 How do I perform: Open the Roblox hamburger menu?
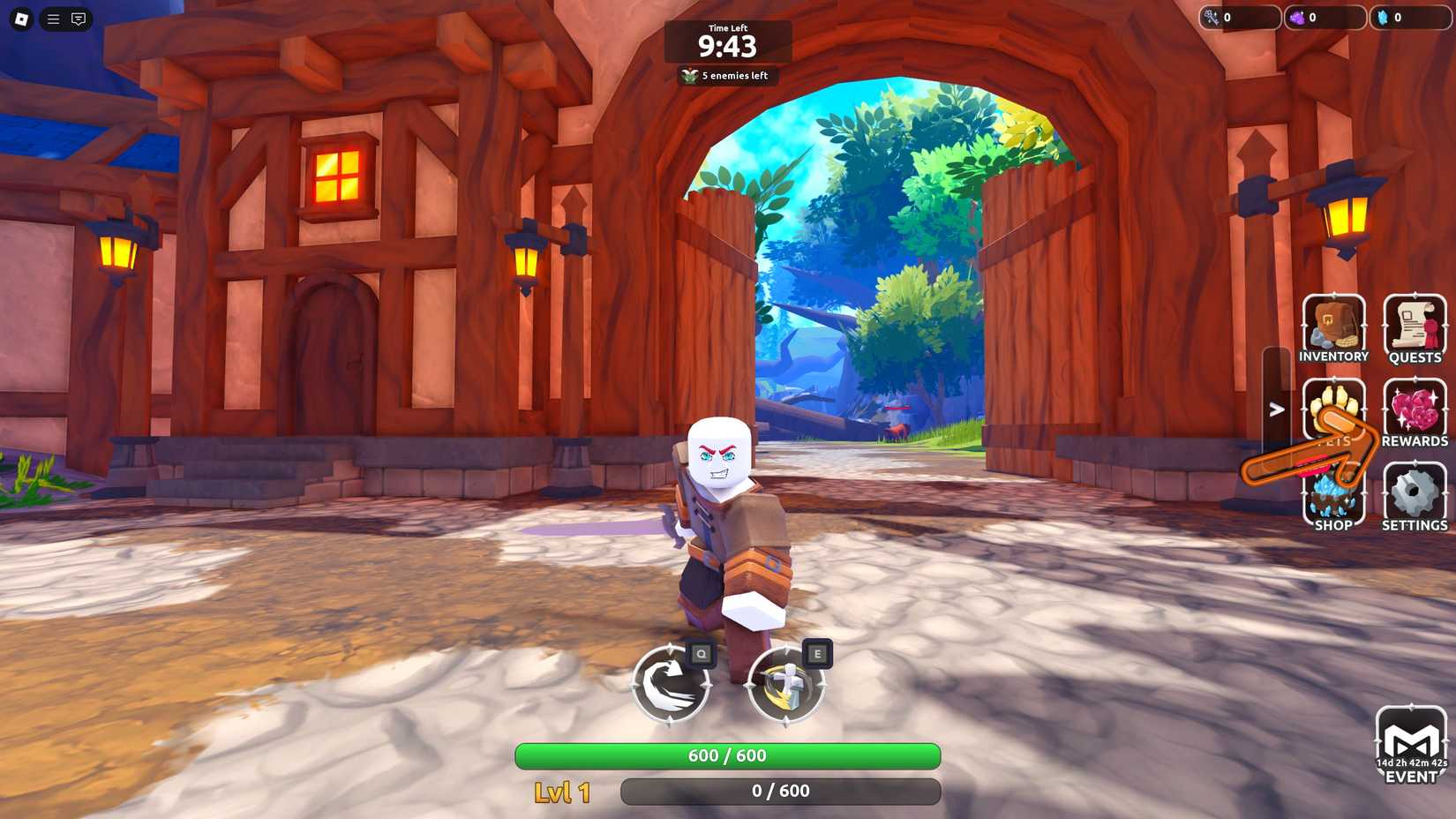[x=52, y=19]
